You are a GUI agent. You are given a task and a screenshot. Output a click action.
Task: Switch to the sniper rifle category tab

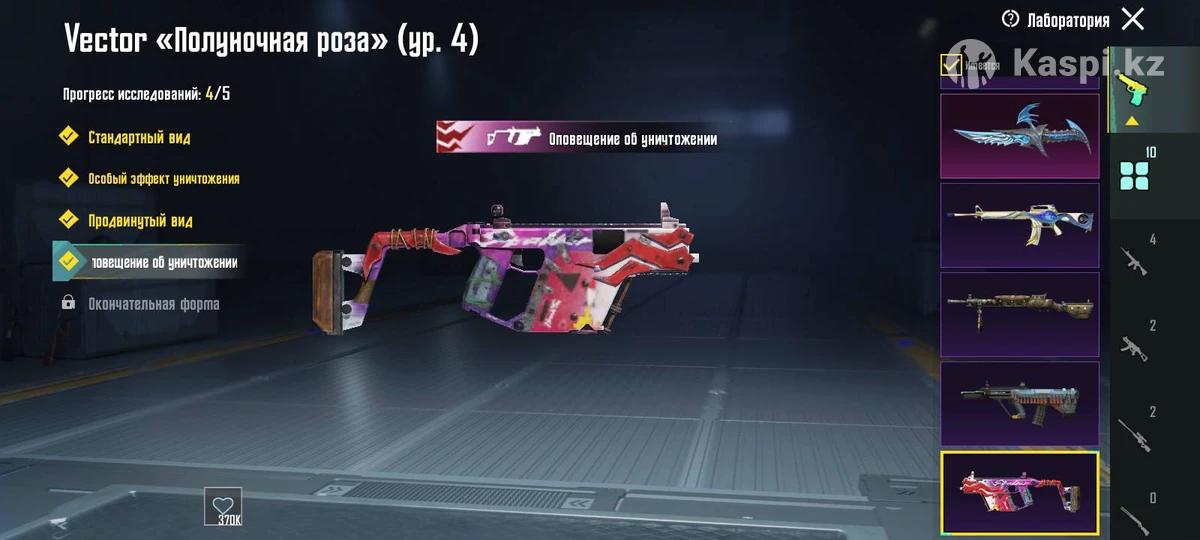pos(1133,432)
